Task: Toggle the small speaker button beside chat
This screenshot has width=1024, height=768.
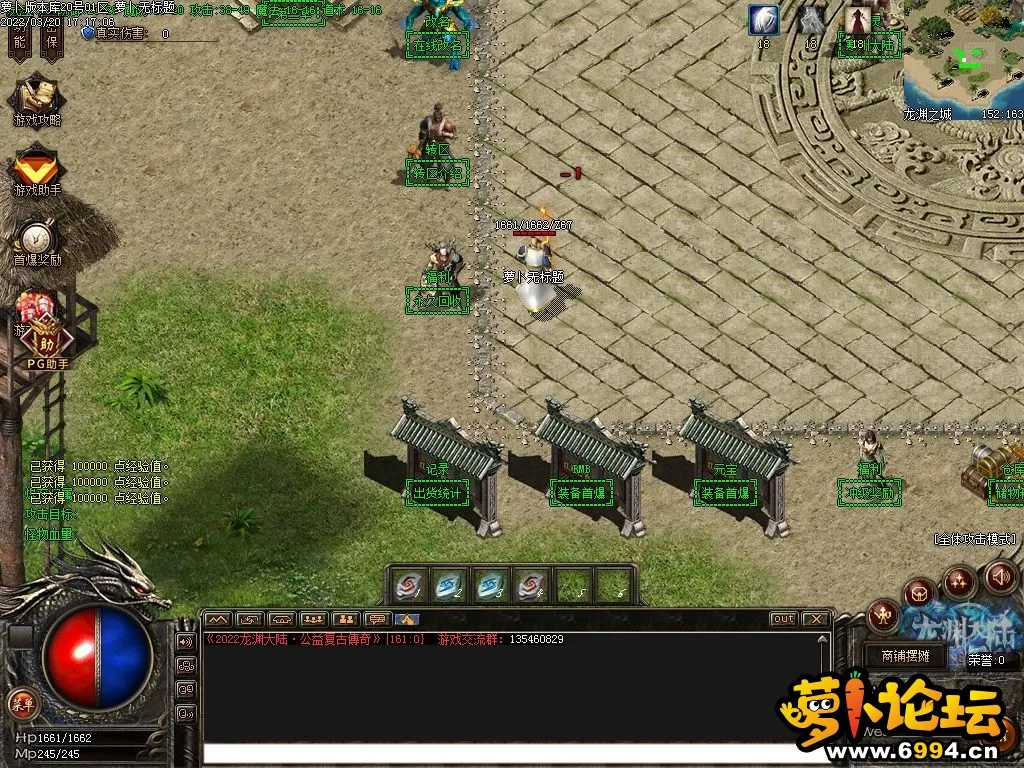Action: 186,641
